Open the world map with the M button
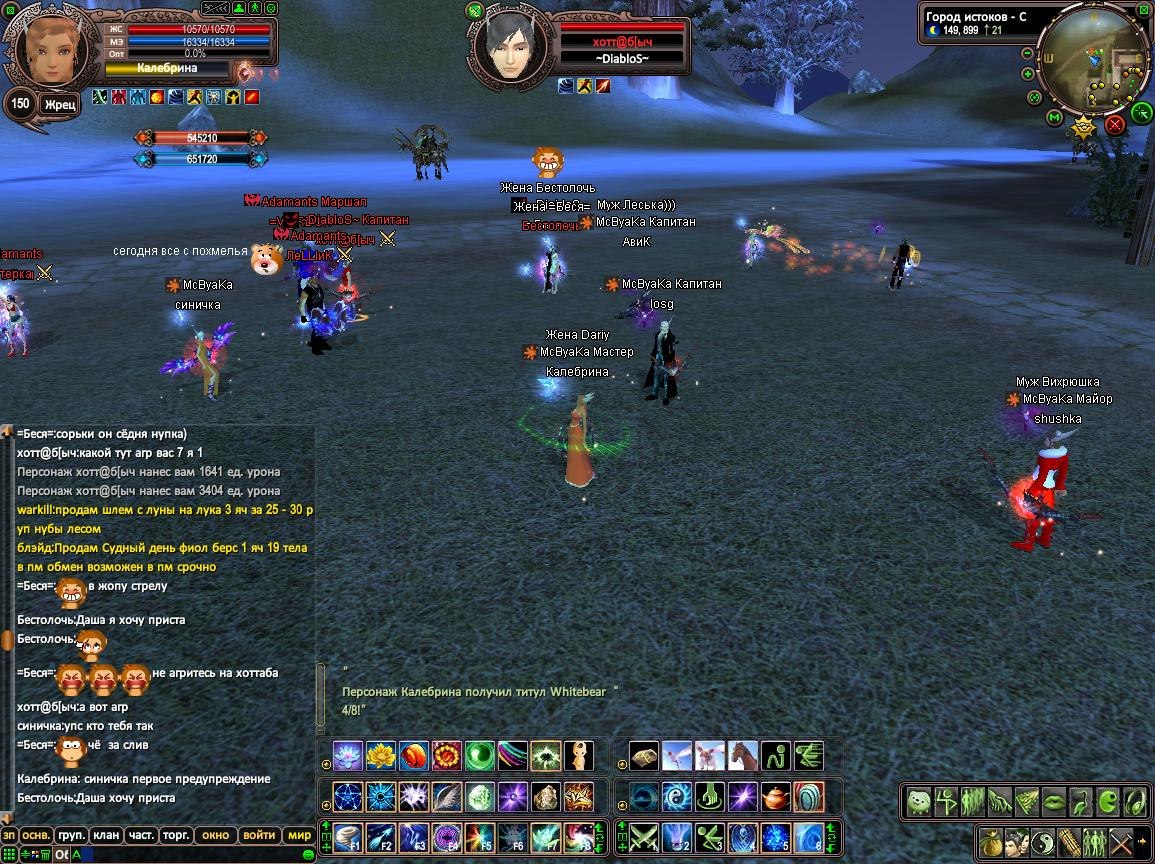The height and width of the screenshot is (864, 1155). pyautogui.click(x=1053, y=118)
